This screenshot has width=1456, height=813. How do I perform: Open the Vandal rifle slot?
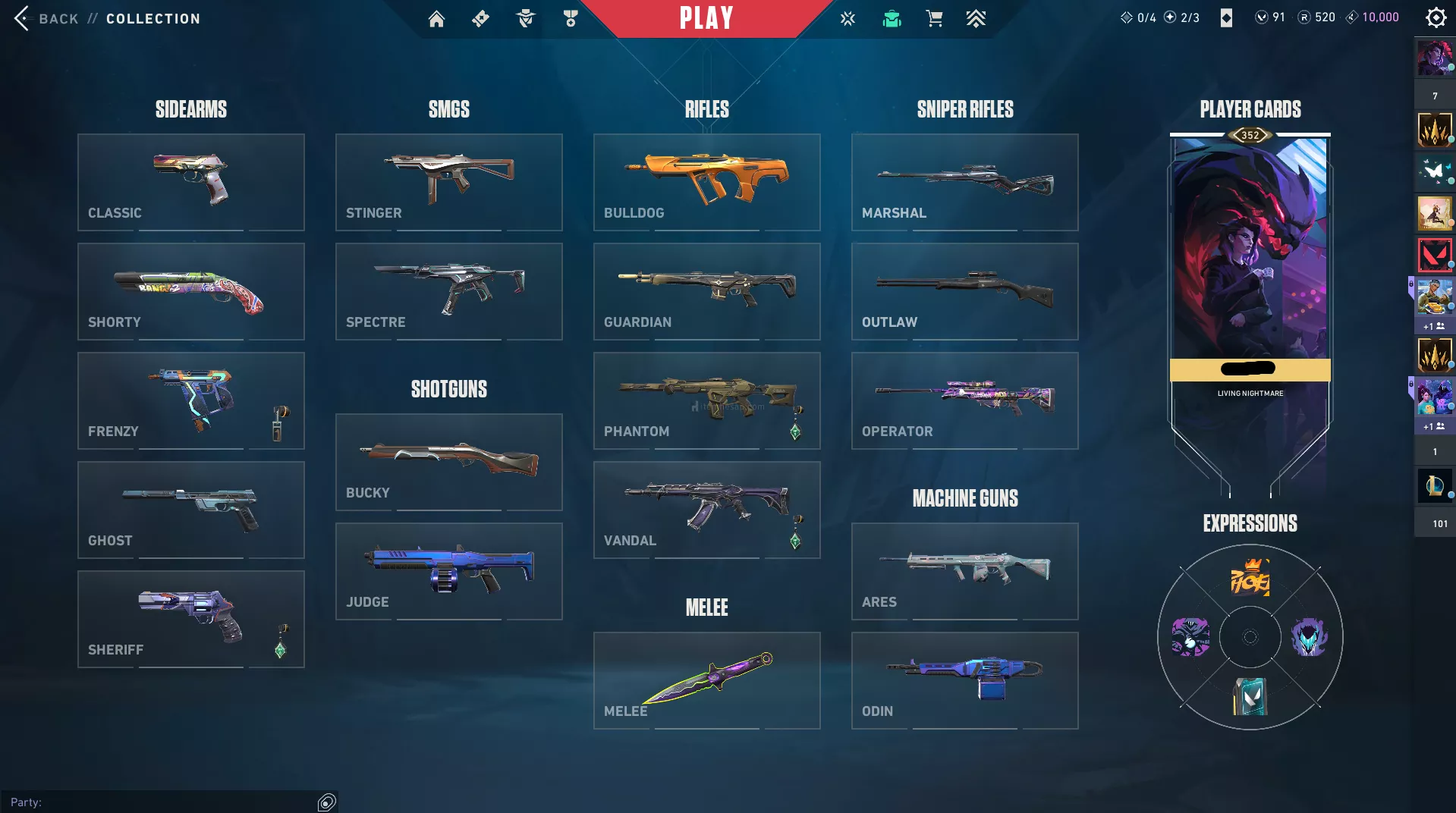click(x=707, y=510)
